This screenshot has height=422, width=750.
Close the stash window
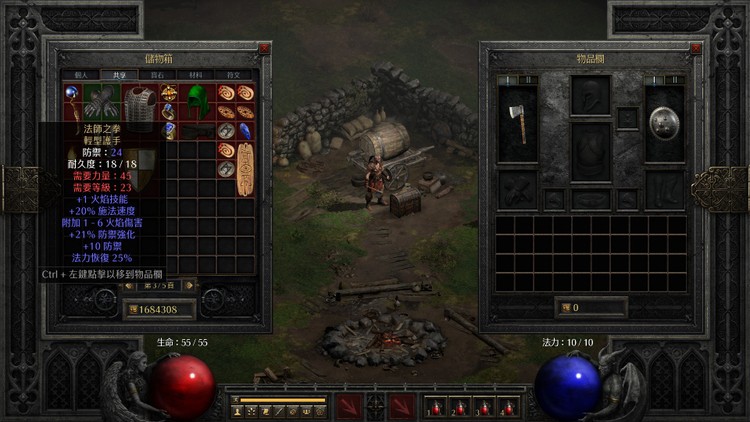coord(263,48)
